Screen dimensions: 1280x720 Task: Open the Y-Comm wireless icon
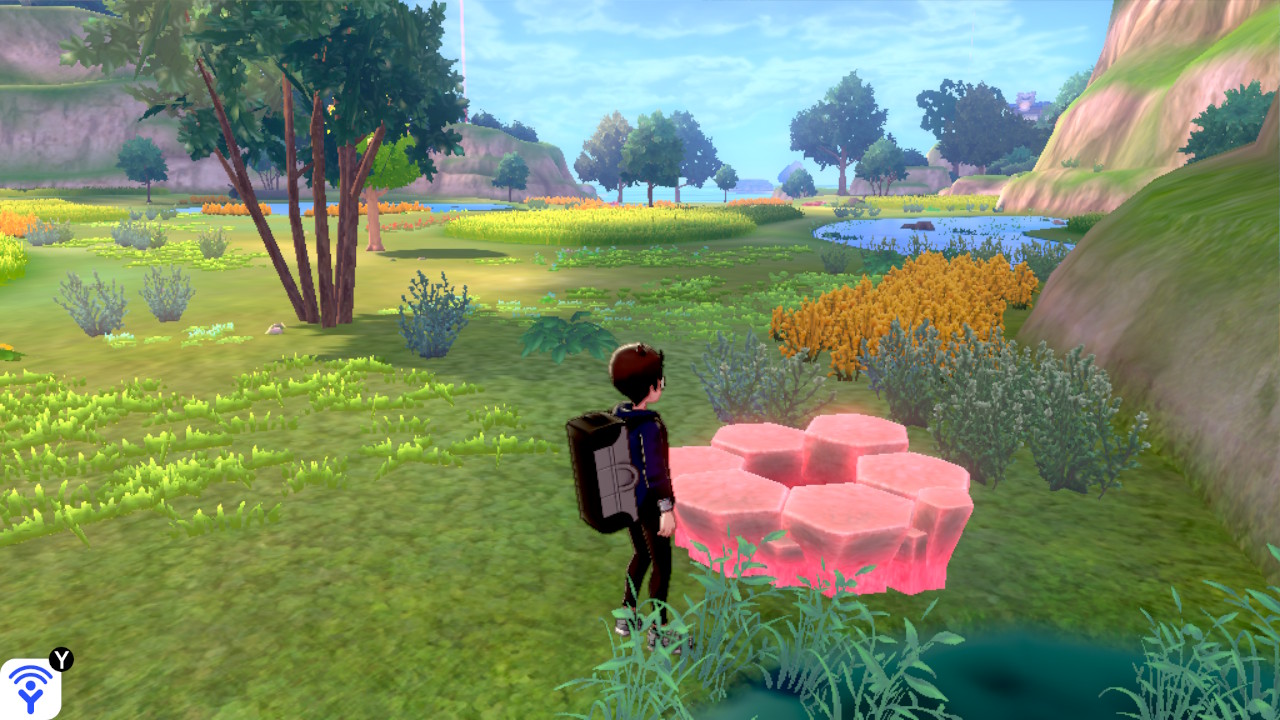[30, 688]
